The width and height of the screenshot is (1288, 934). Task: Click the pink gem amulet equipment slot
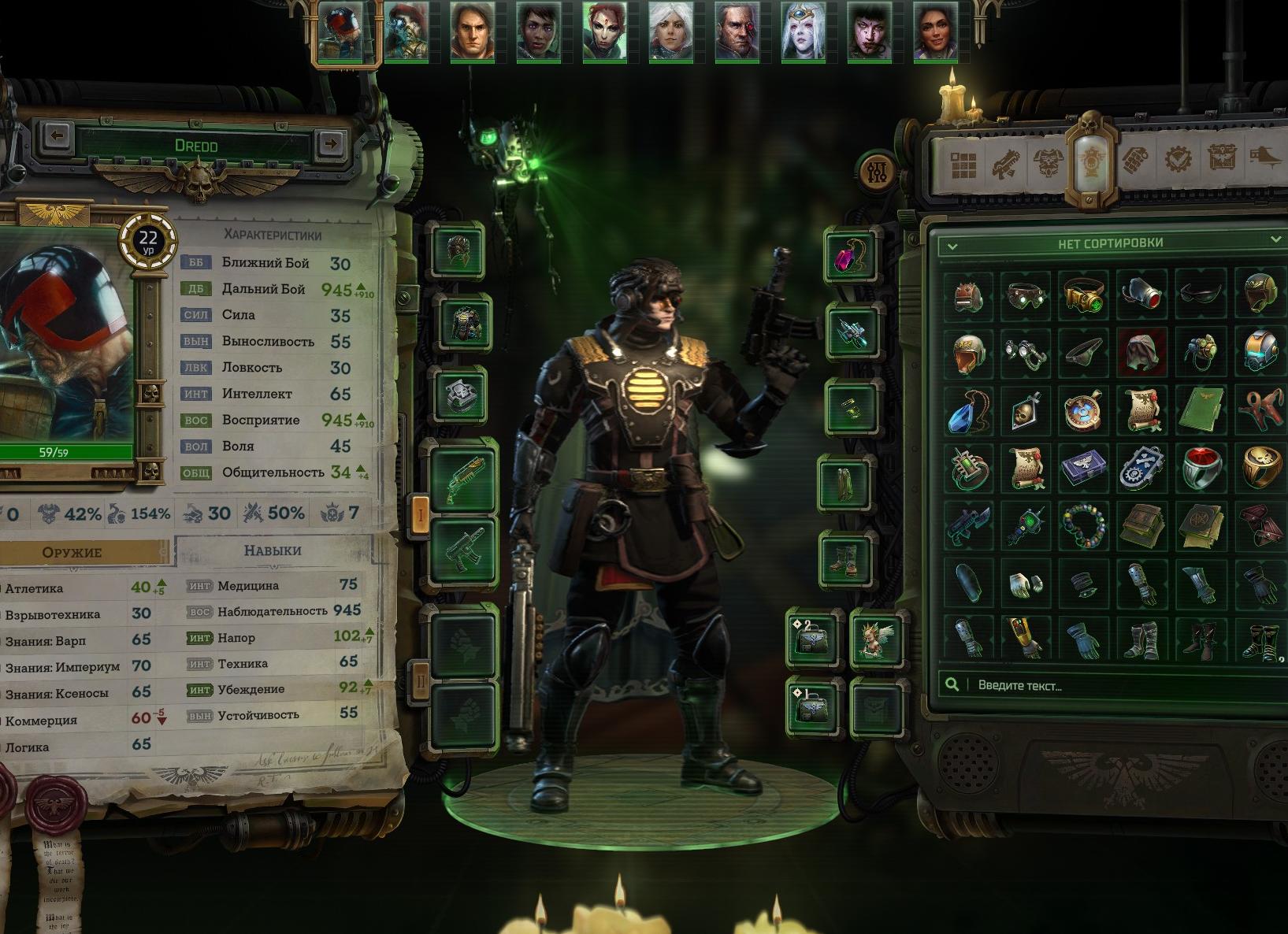(x=851, y=256)
